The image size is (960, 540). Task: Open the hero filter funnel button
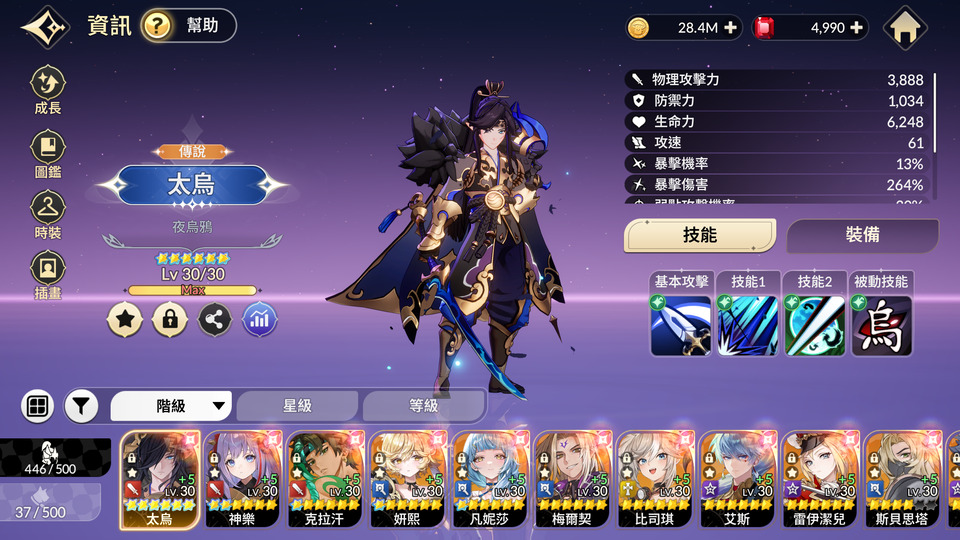[81, 406]
